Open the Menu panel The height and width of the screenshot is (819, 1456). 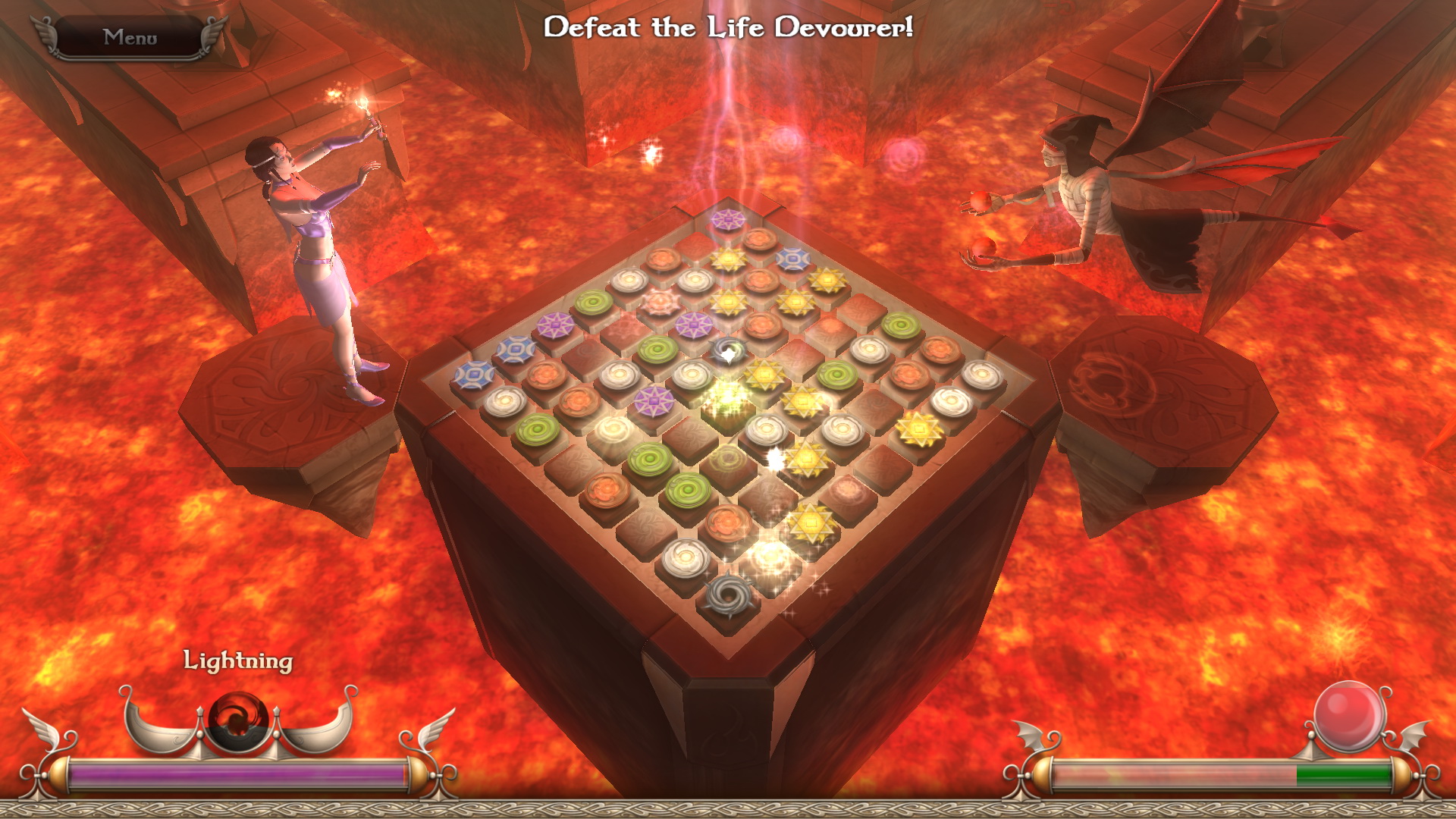(x=130, y=35)
